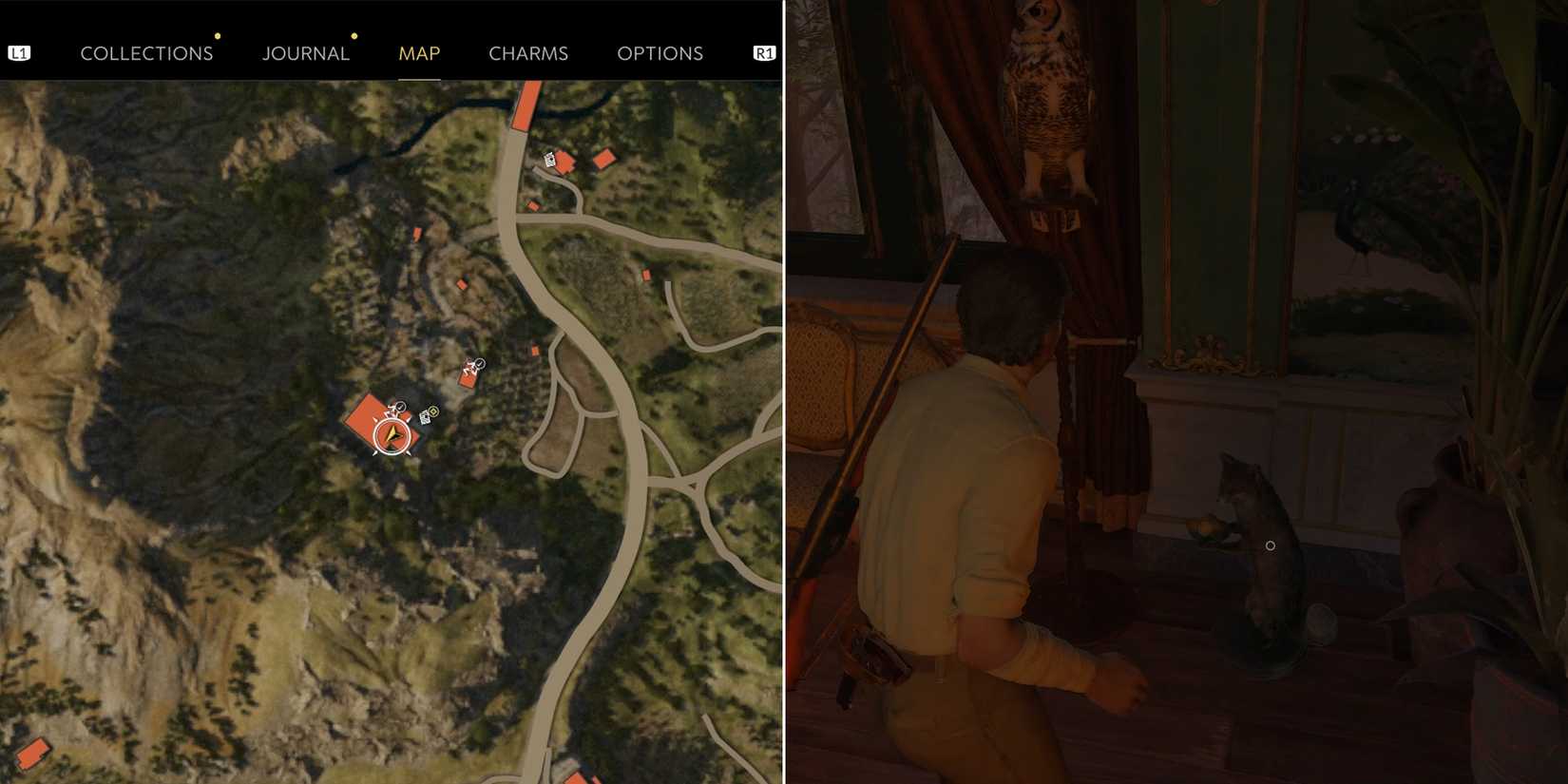Click the white letter icon beside the player marker

point(425,418)
